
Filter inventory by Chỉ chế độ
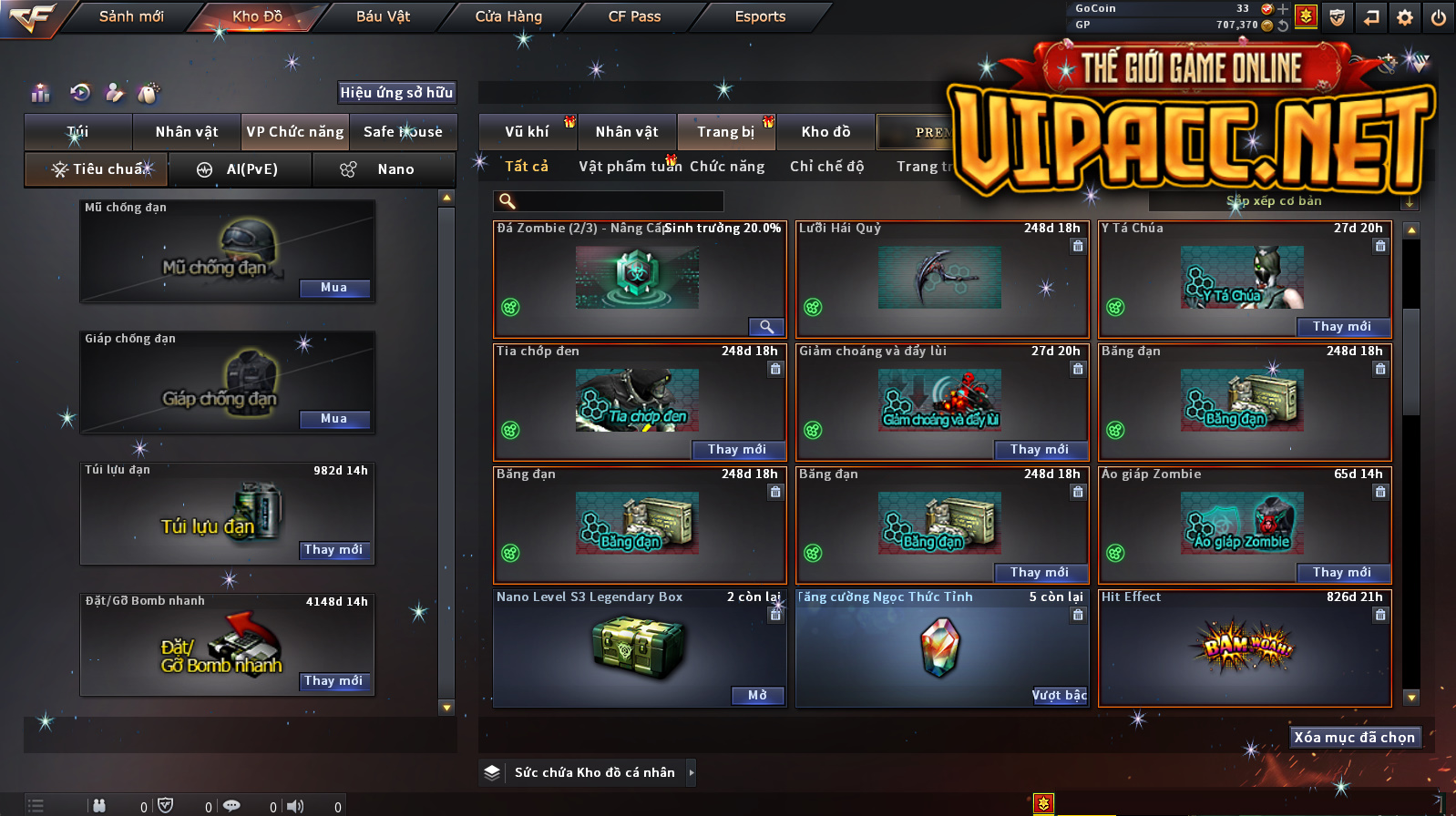(826, 166)
